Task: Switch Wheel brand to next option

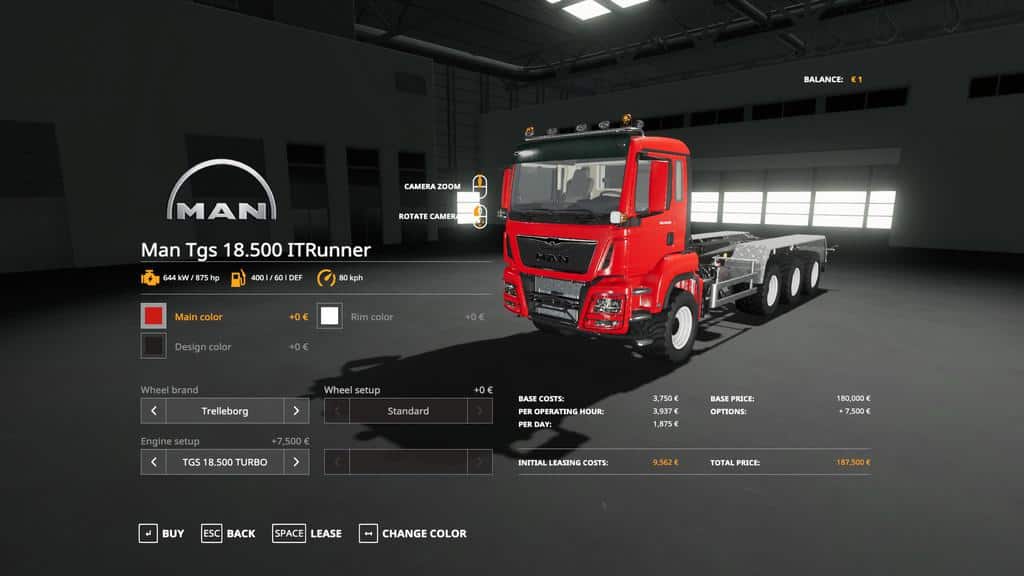Action: tap(296, 411)
